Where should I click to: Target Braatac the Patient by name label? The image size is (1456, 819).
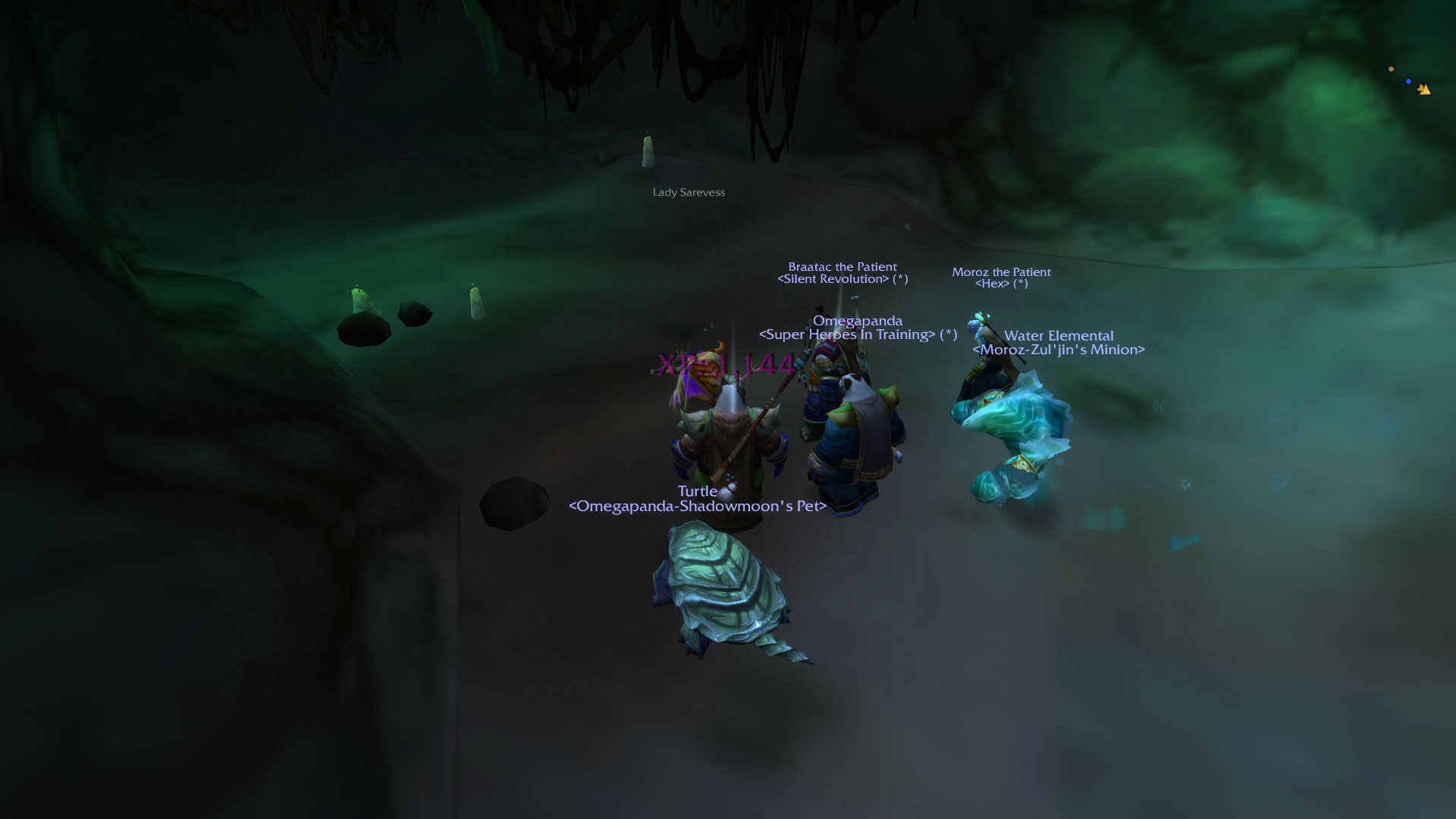pos(842,267)
